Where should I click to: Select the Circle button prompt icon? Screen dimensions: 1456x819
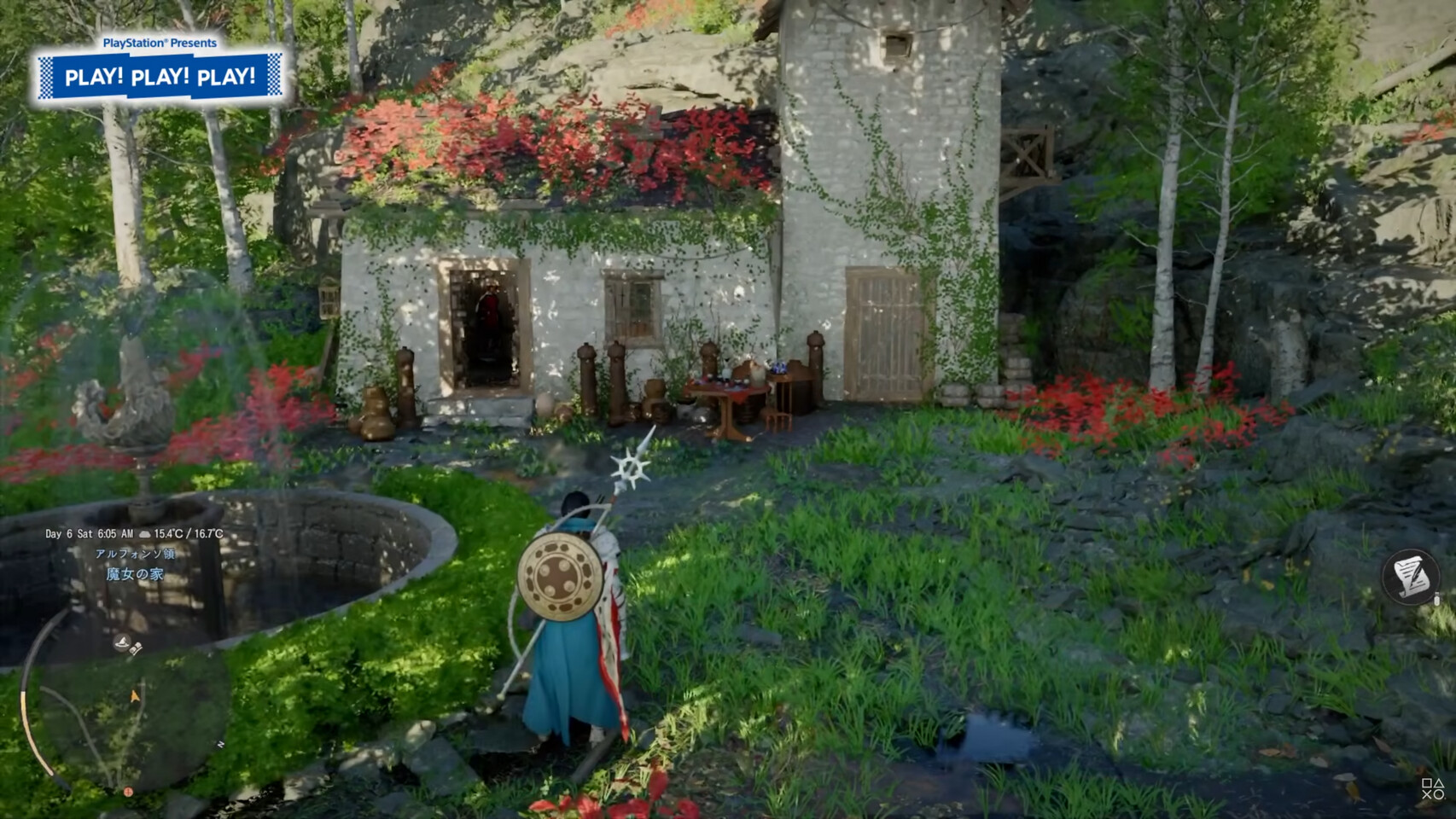click(1439, 794)
